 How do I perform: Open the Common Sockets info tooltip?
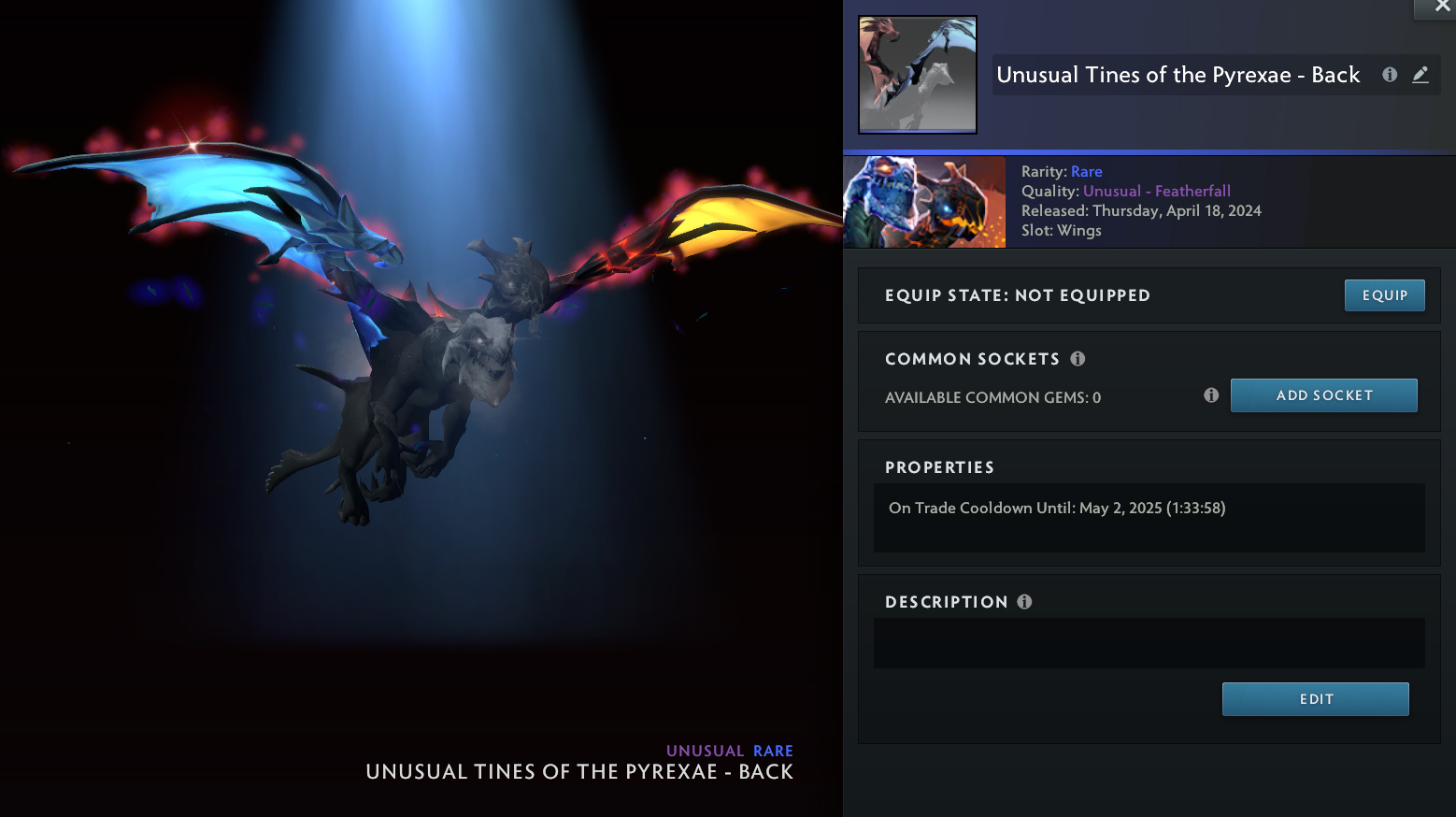tap(1078, 359)
